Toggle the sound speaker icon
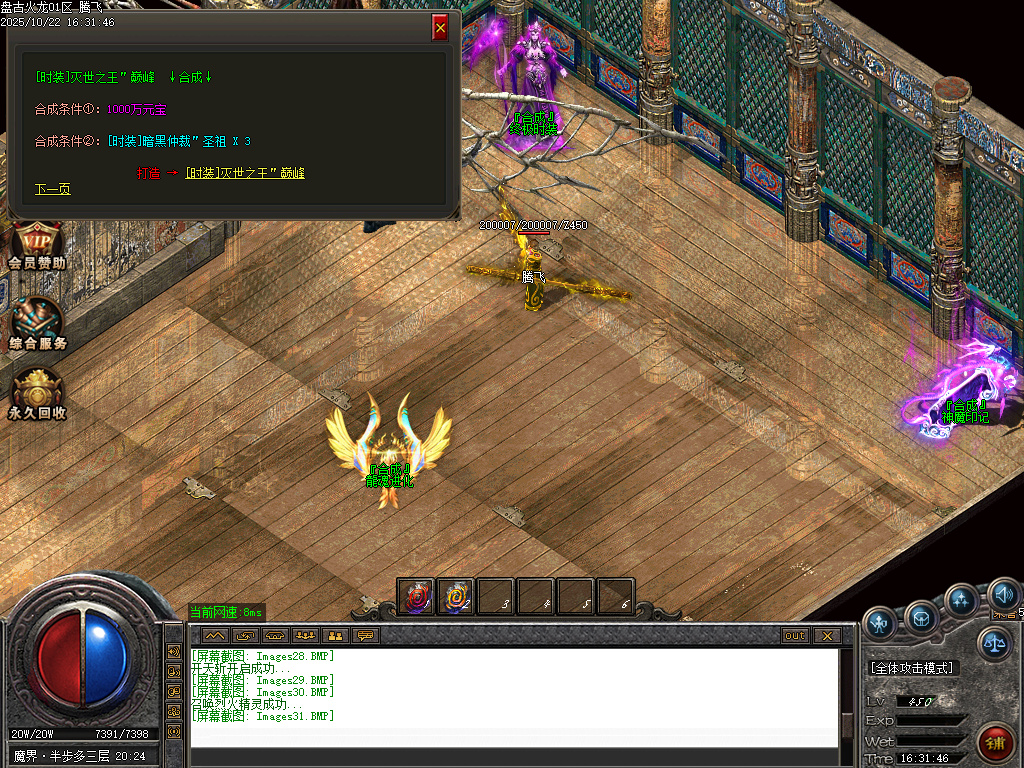Image resolution: width=1024 pixels, height=768 pixels. pyautogui.click(x=1002, y=595)
